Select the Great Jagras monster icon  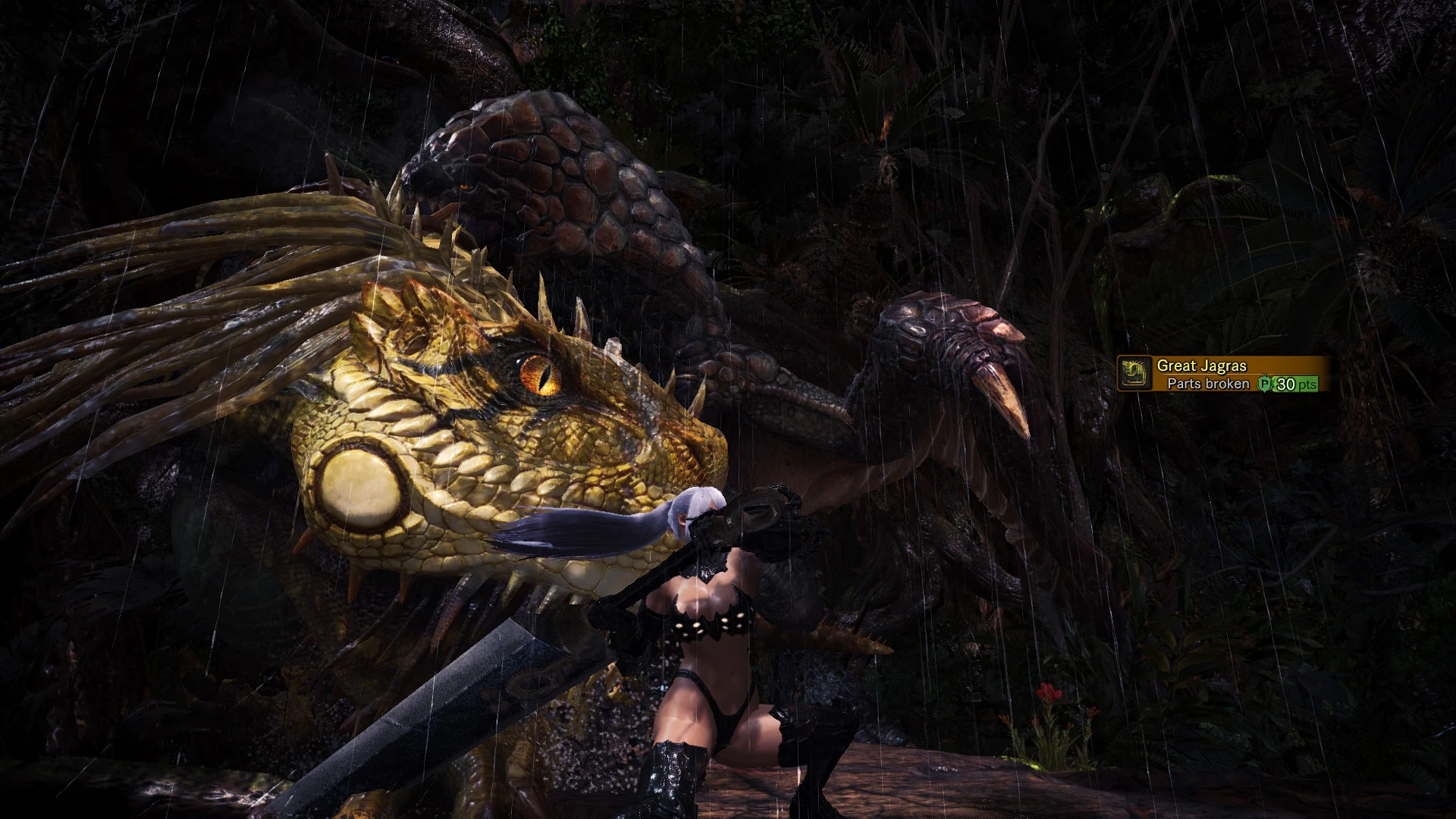1132,375
